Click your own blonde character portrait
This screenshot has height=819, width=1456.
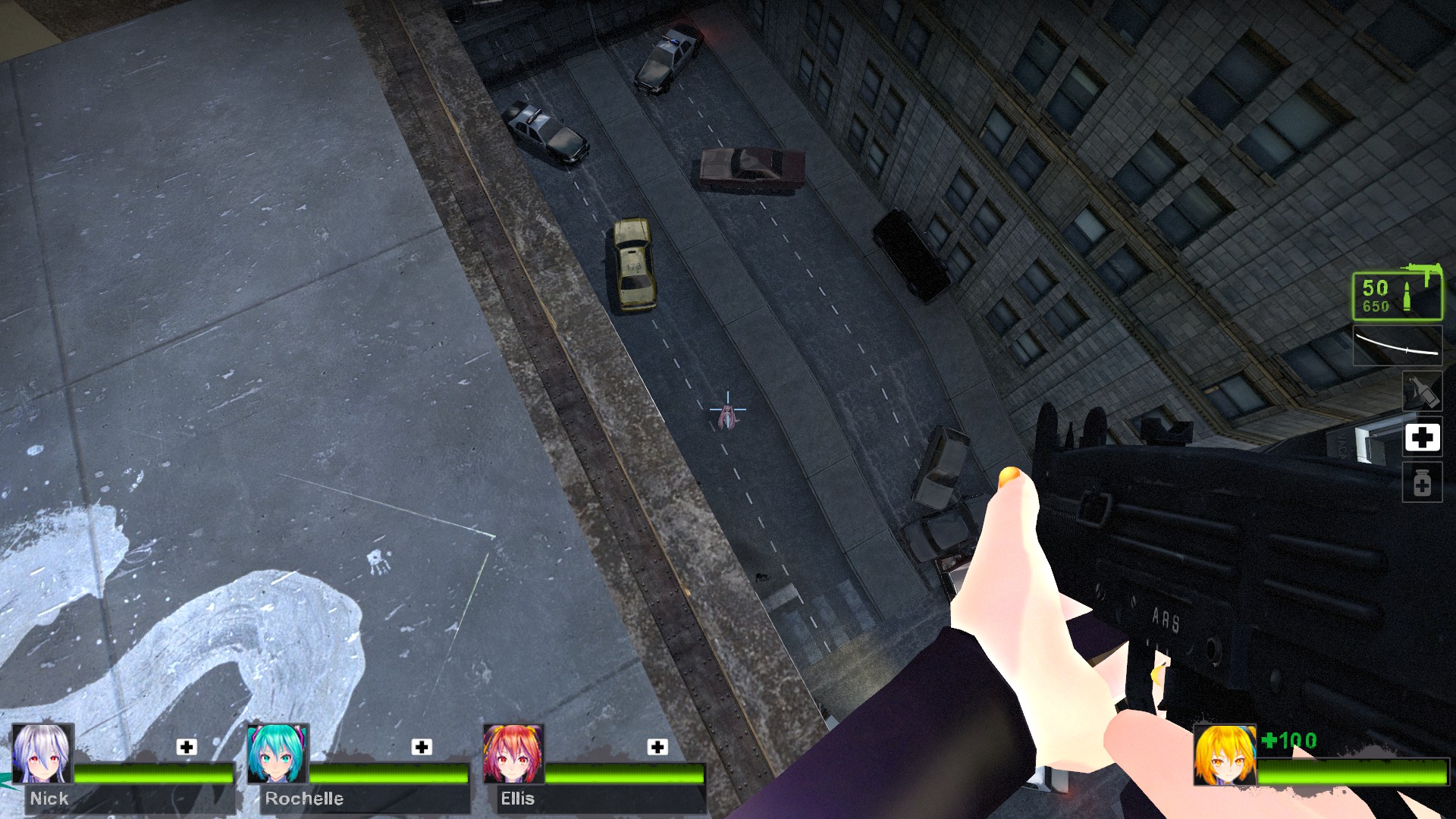[x=1224, y=755]
